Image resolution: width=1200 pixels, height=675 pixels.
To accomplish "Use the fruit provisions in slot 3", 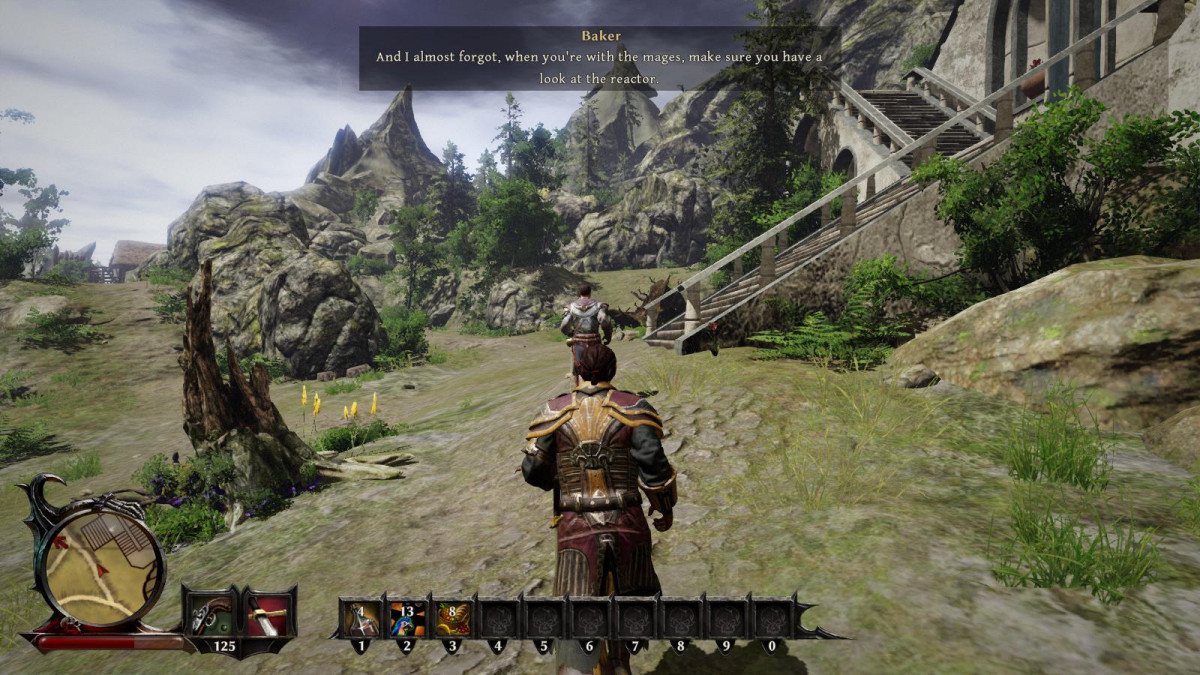I will point(454,619).
